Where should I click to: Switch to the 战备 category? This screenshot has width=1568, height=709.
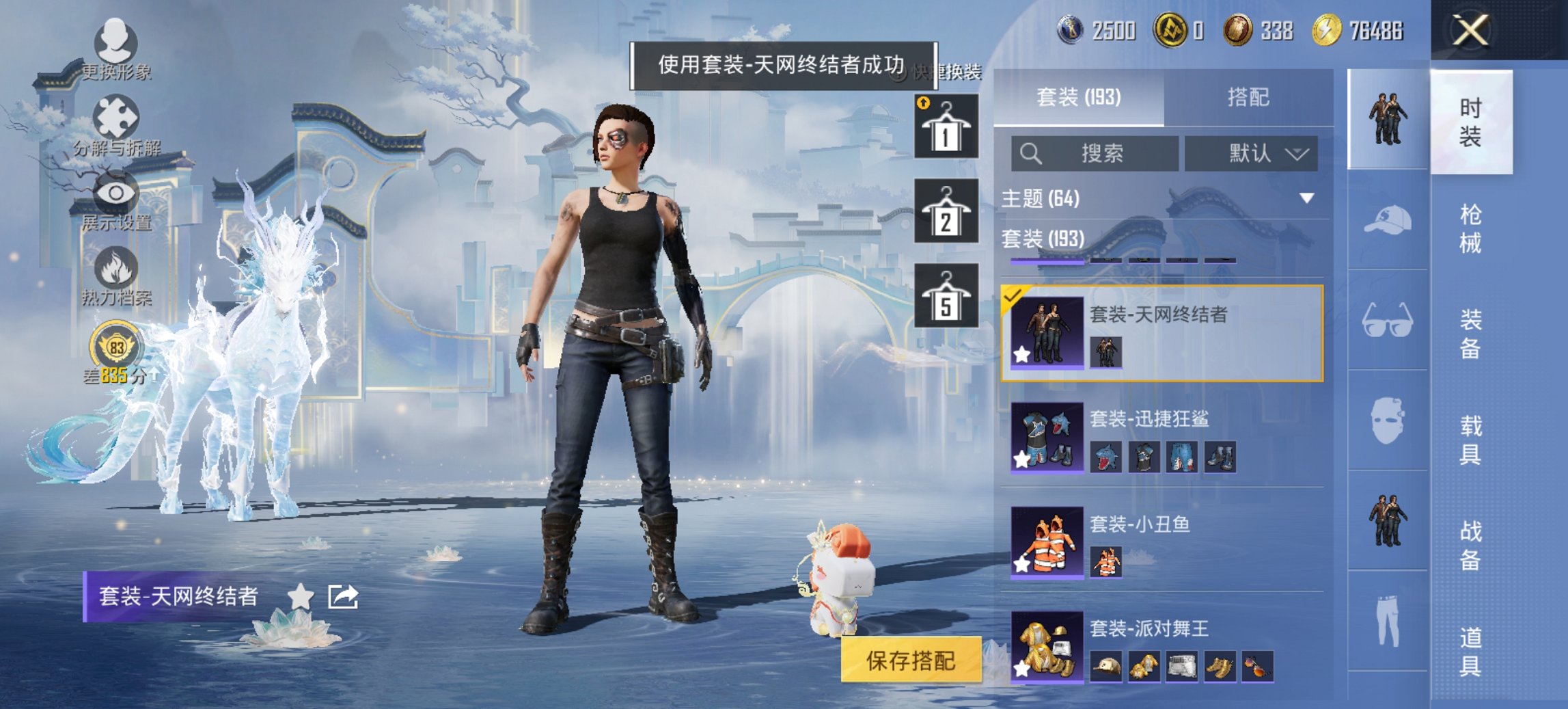click(x=1470, y=545)
